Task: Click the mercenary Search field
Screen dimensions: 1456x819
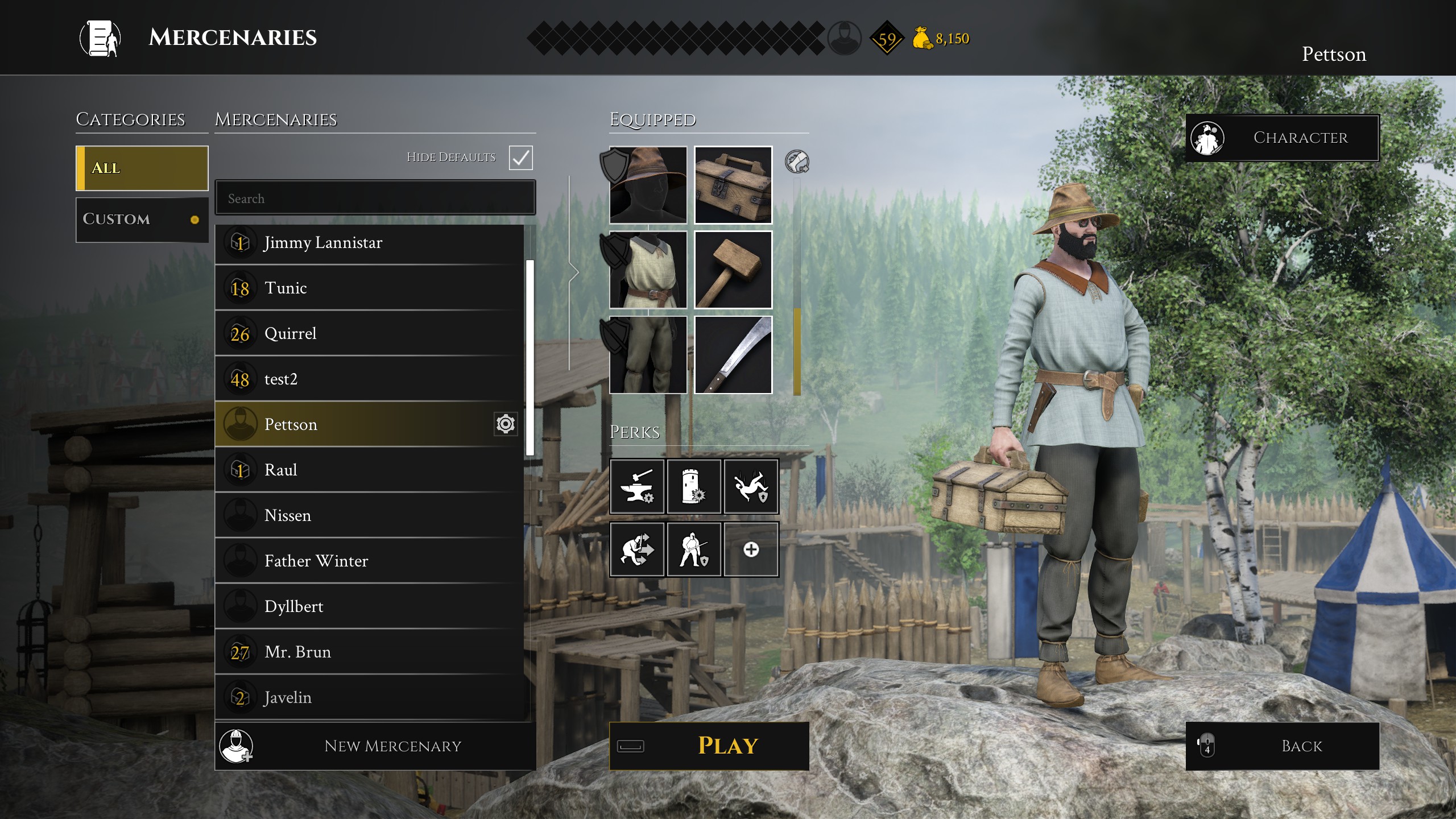Action: (x=375, y=198)
